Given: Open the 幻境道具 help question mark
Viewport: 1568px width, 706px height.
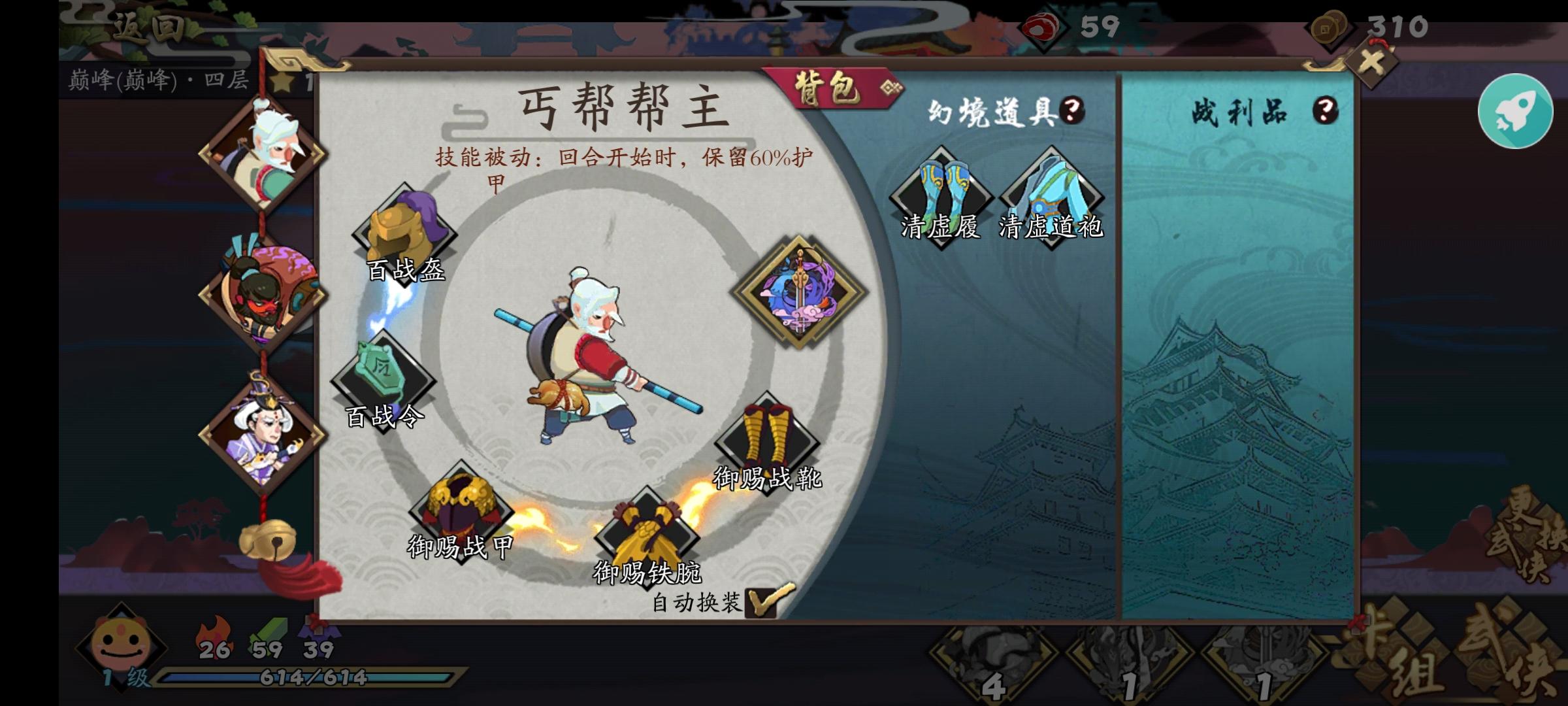Looking at the screenshot, I should click(x=1072, y=109).
